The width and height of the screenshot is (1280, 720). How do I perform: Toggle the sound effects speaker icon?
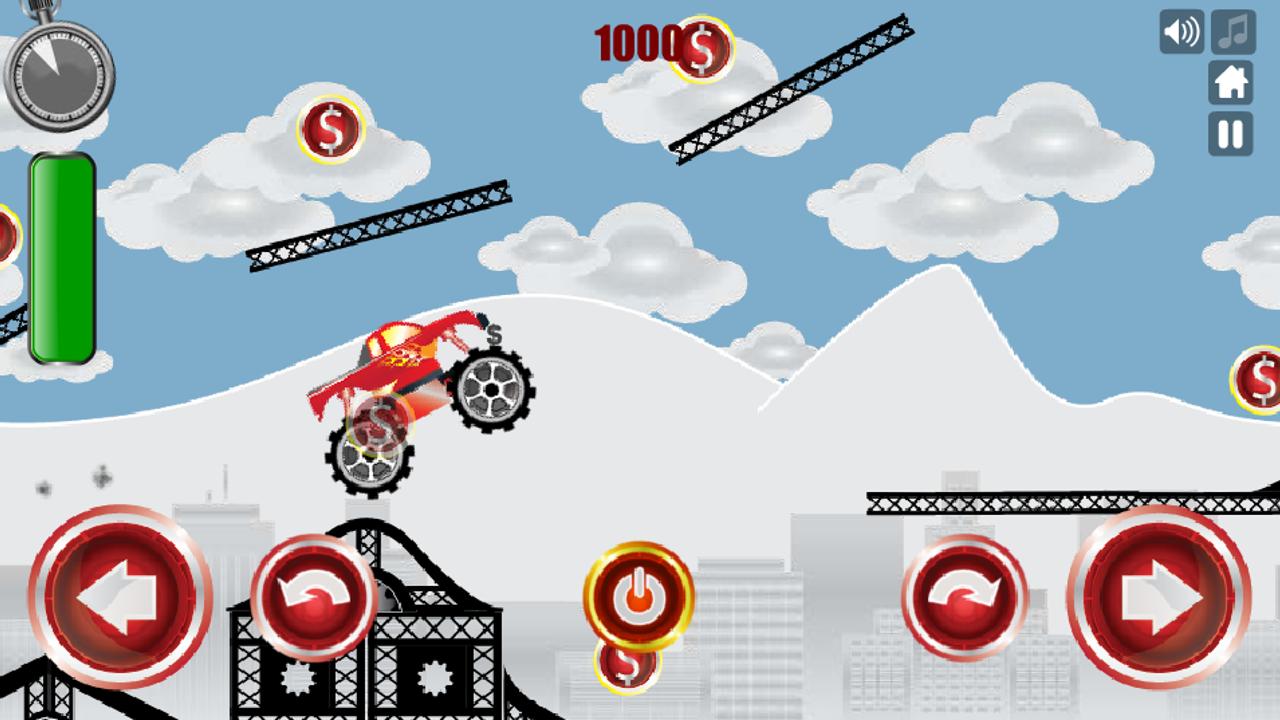(x=1180, y=33)
